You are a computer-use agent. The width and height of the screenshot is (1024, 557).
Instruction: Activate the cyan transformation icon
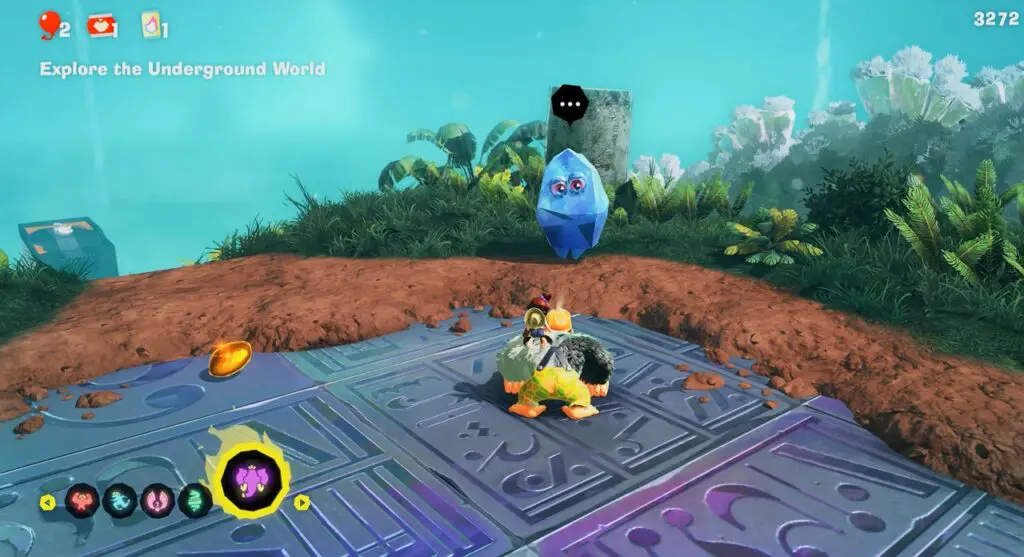coord(119,501)
